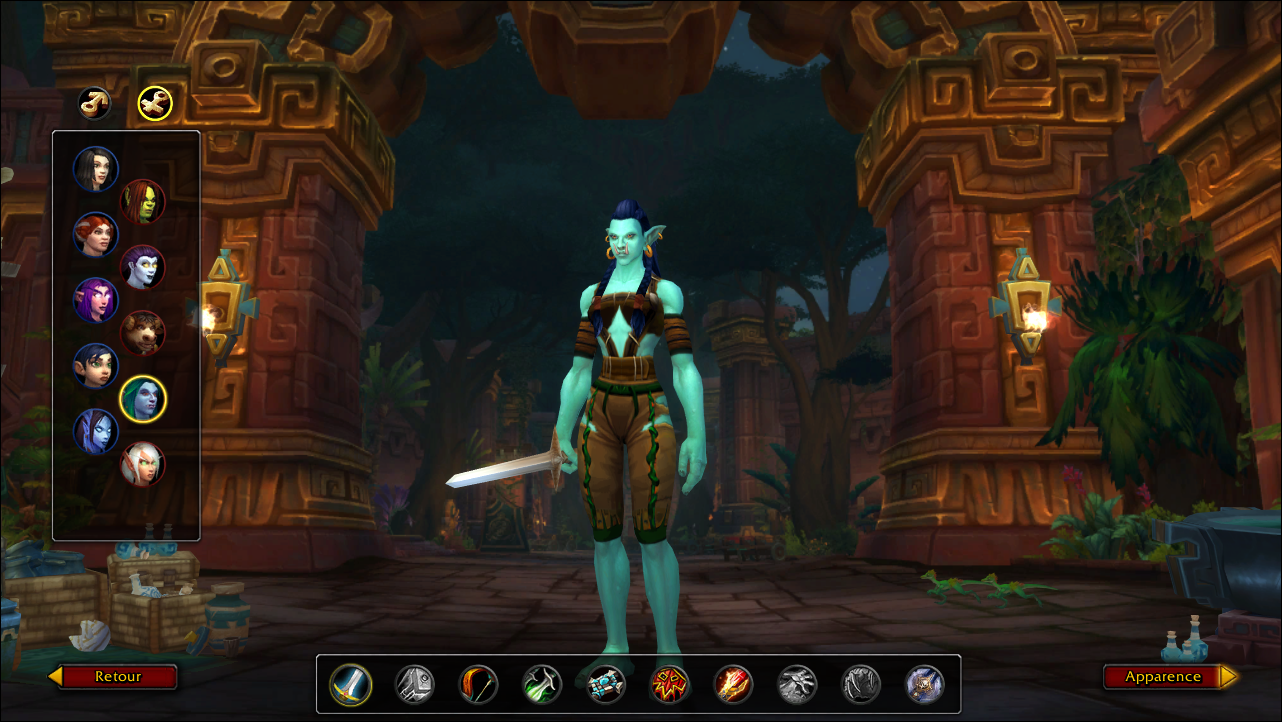Pick the purple-haired Night Elf portrait

pos(96,300)
